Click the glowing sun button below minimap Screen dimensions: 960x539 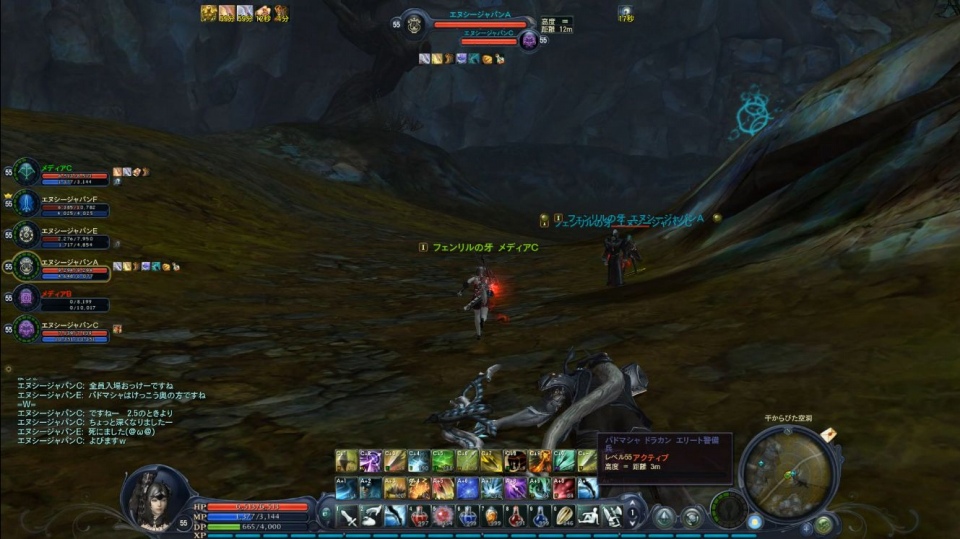753,521
